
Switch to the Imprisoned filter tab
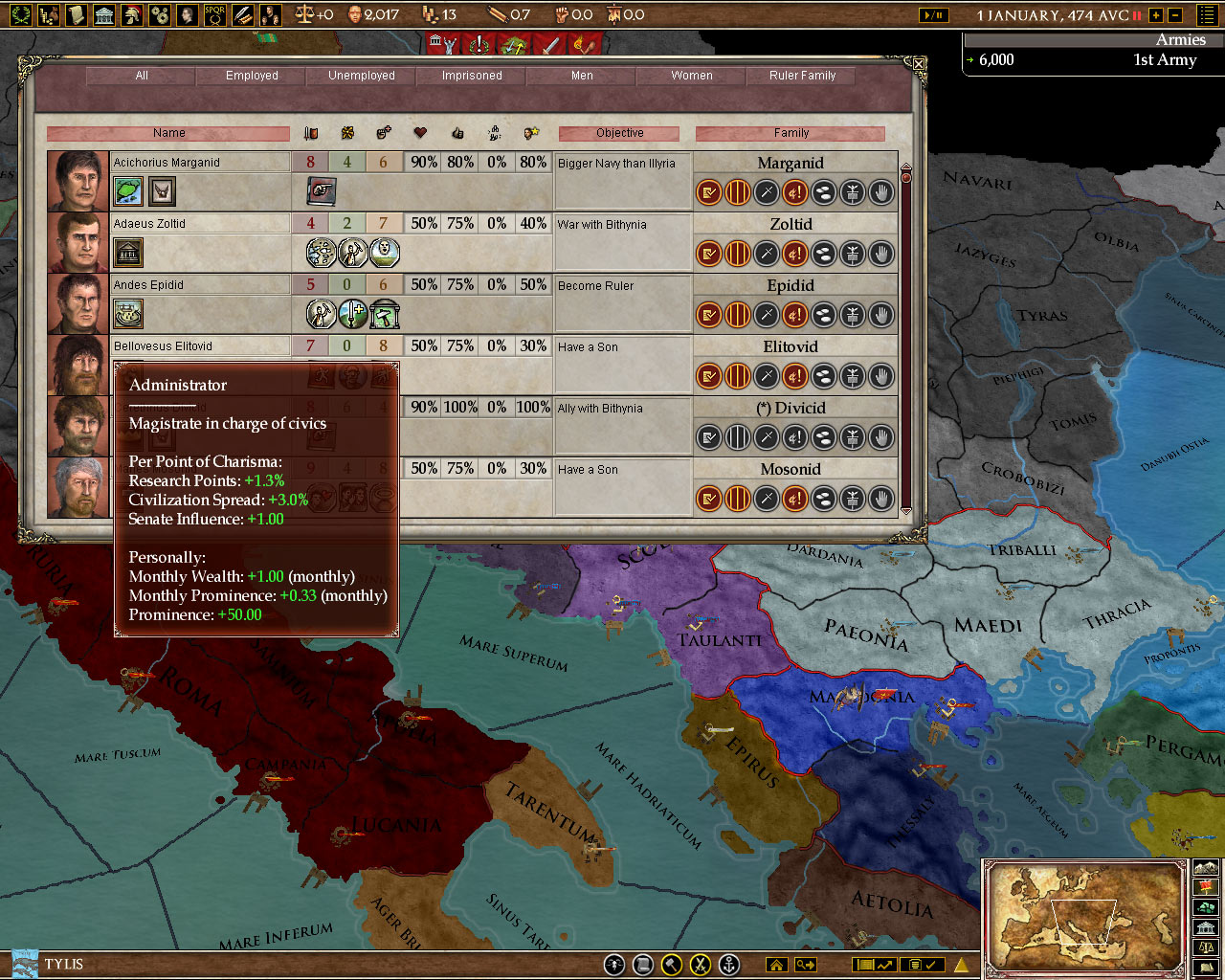click(x=471, y=76)
